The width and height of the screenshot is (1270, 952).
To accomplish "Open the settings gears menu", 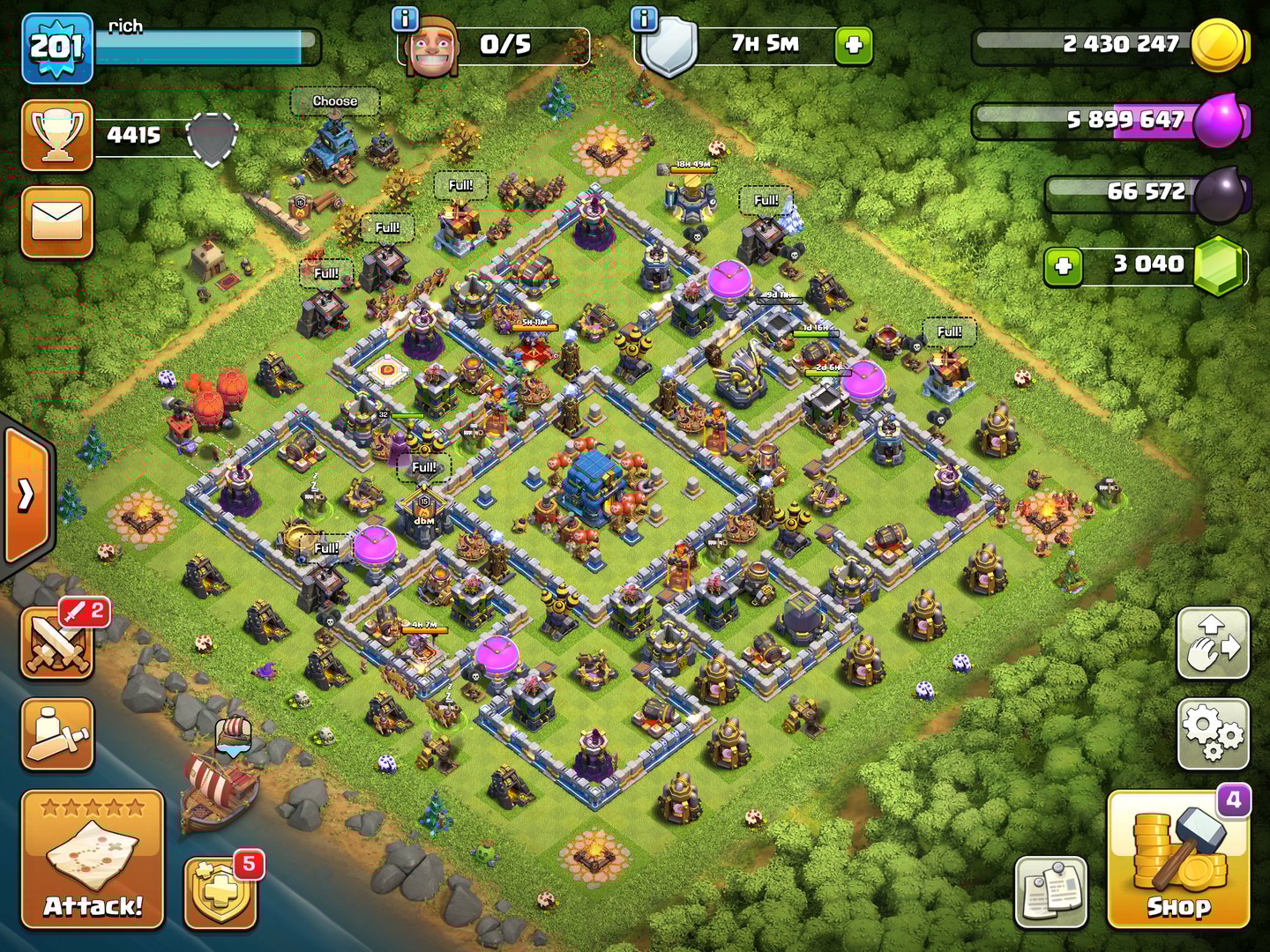I will [1214, 733].
